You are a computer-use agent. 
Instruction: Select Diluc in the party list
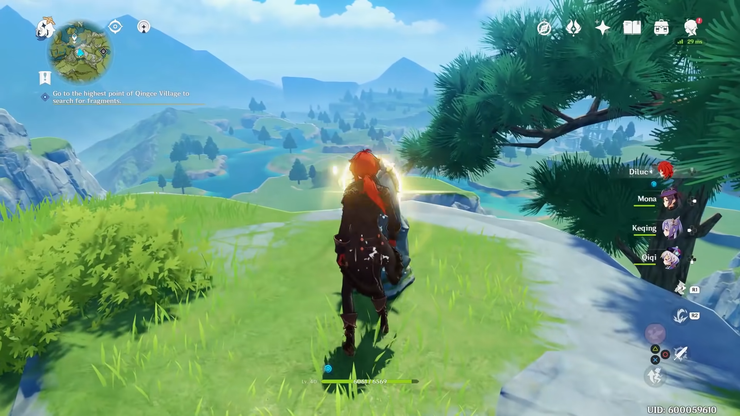tap(664, 170)
